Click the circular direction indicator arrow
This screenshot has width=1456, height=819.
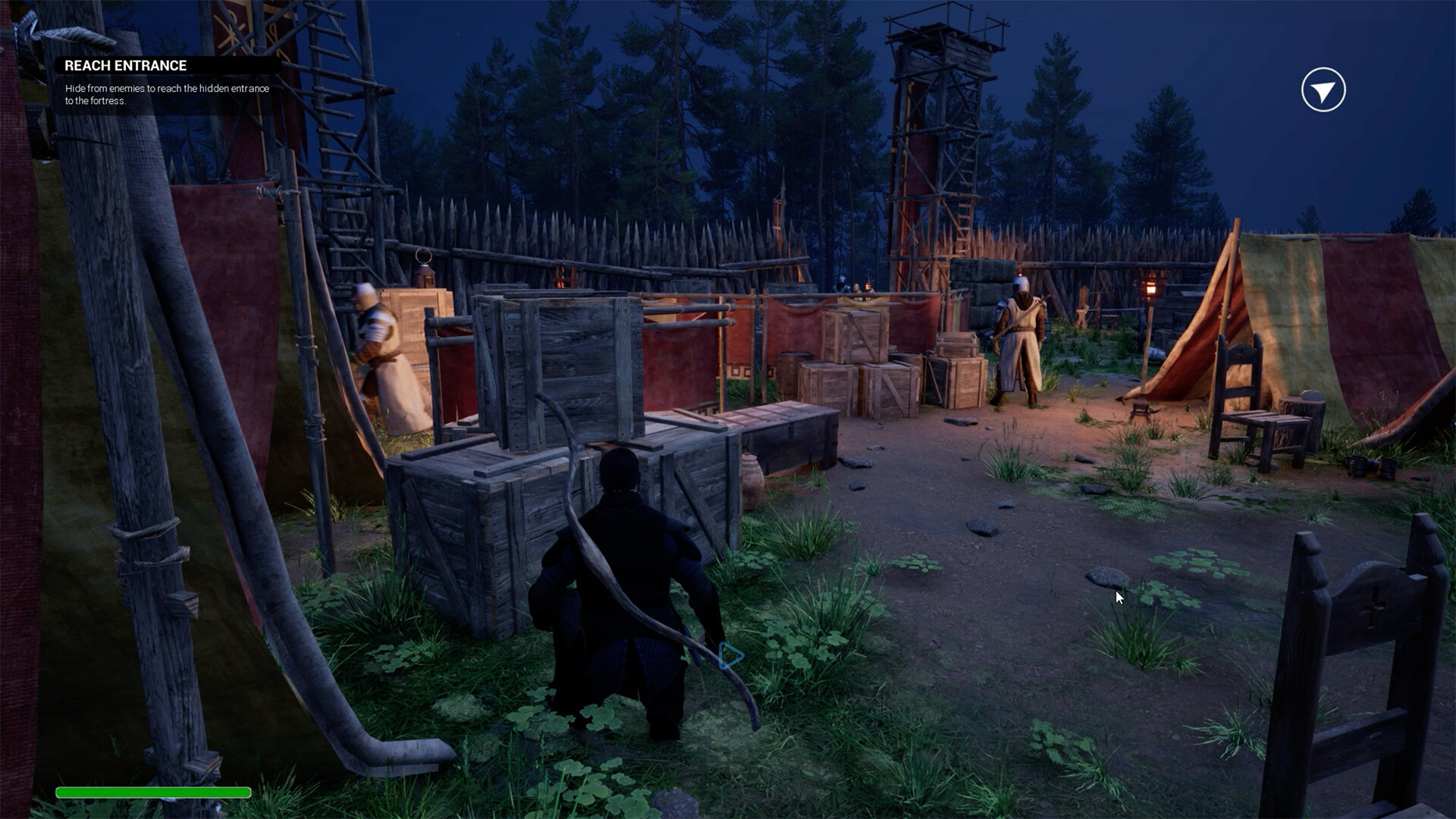1323,89
